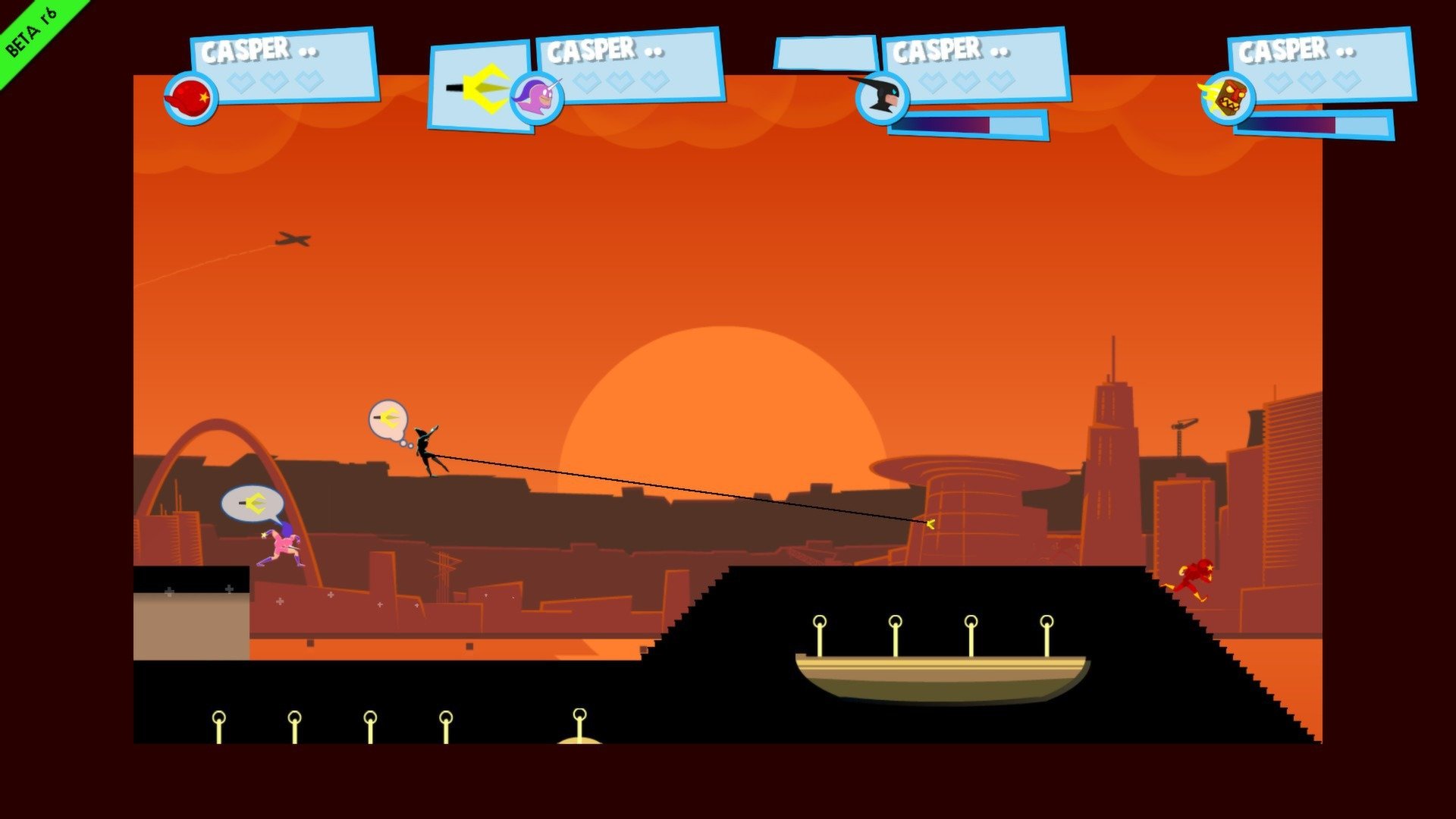Select the black-masked hero portrait
Viewport: 1456px width, 819px height.
click(x=882, y=97)
